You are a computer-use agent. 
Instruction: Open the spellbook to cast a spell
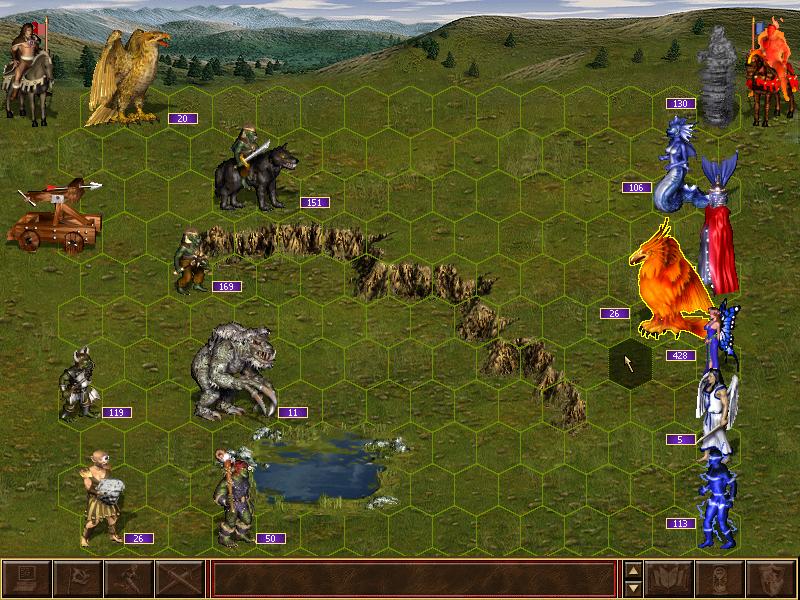[x=670, y=579]
